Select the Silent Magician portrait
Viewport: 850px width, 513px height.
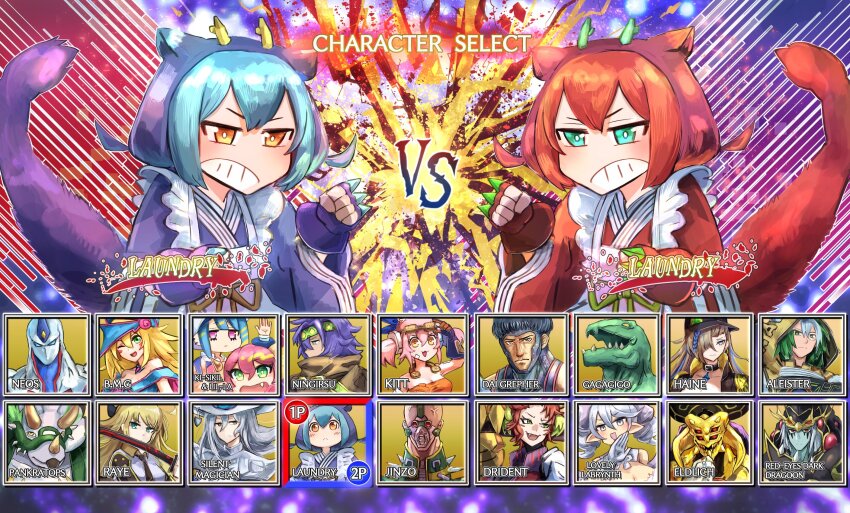point(233,442)
